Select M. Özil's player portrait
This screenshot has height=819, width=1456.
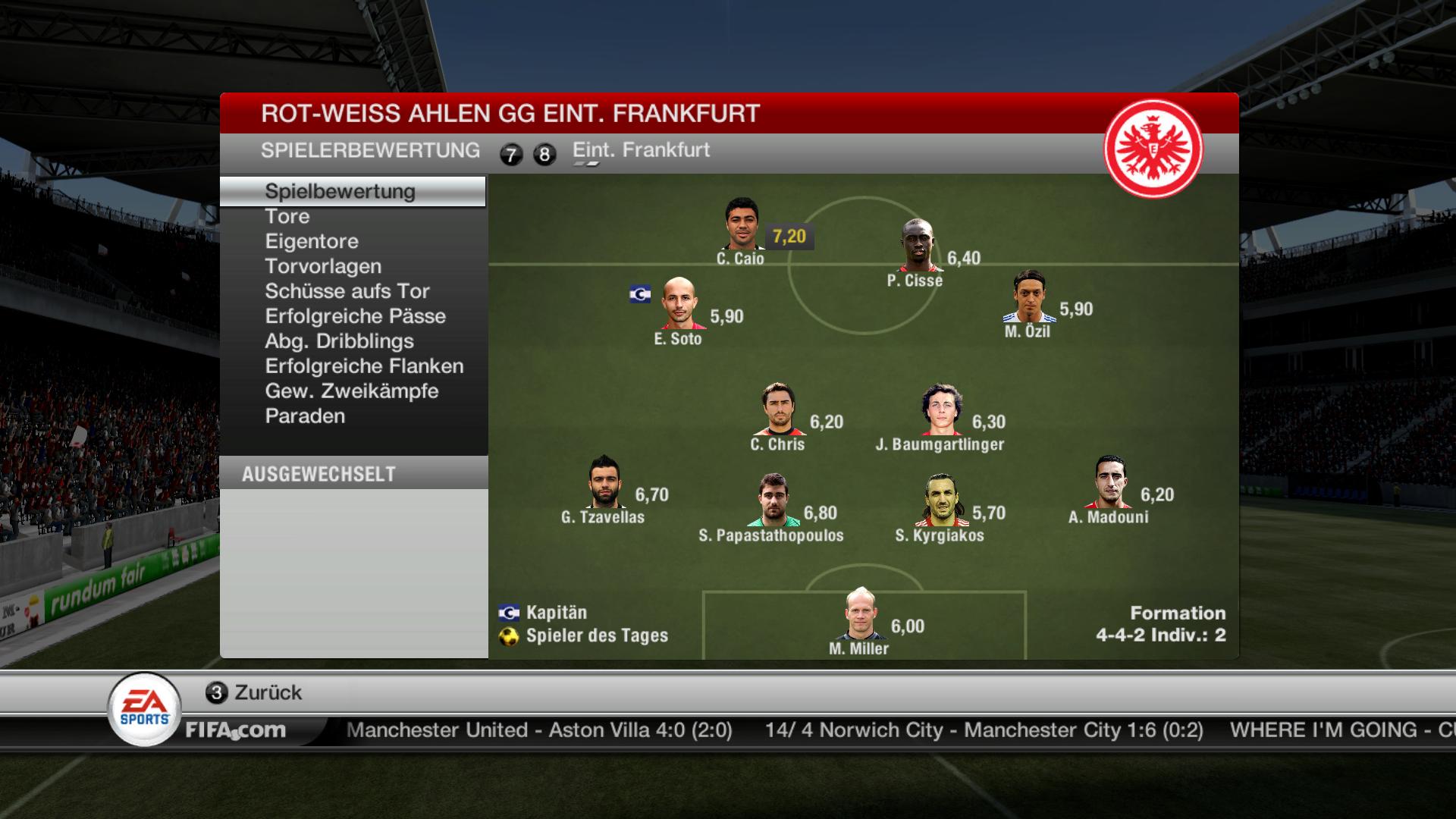point(1029,297)
